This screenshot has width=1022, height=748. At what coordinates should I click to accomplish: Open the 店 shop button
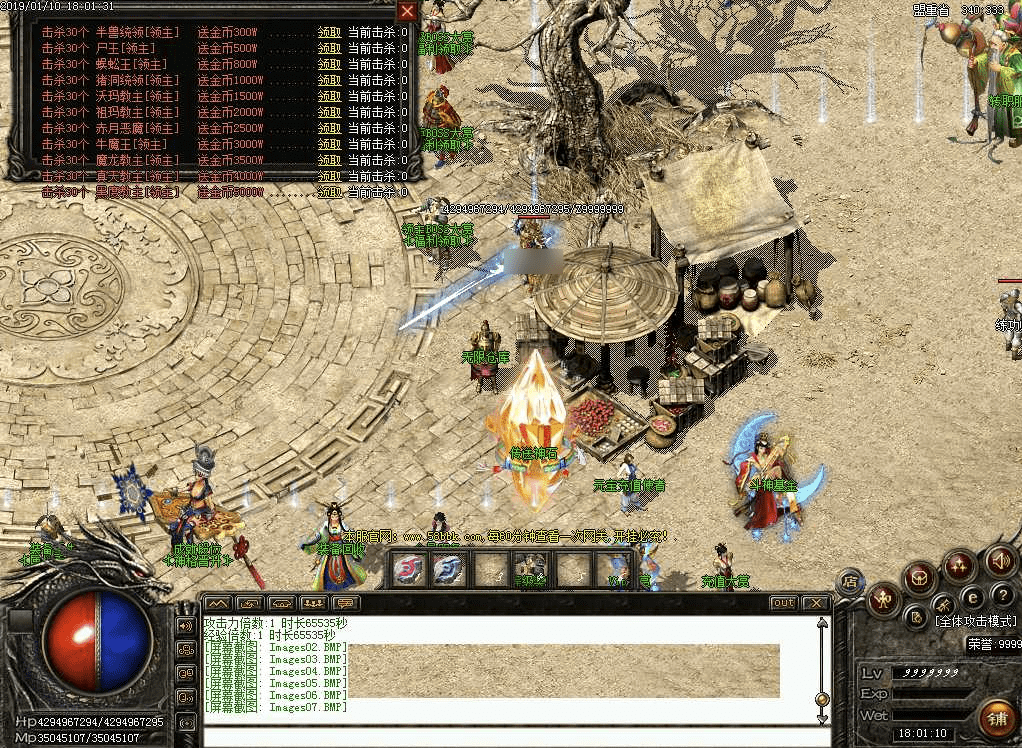point(850,581)
